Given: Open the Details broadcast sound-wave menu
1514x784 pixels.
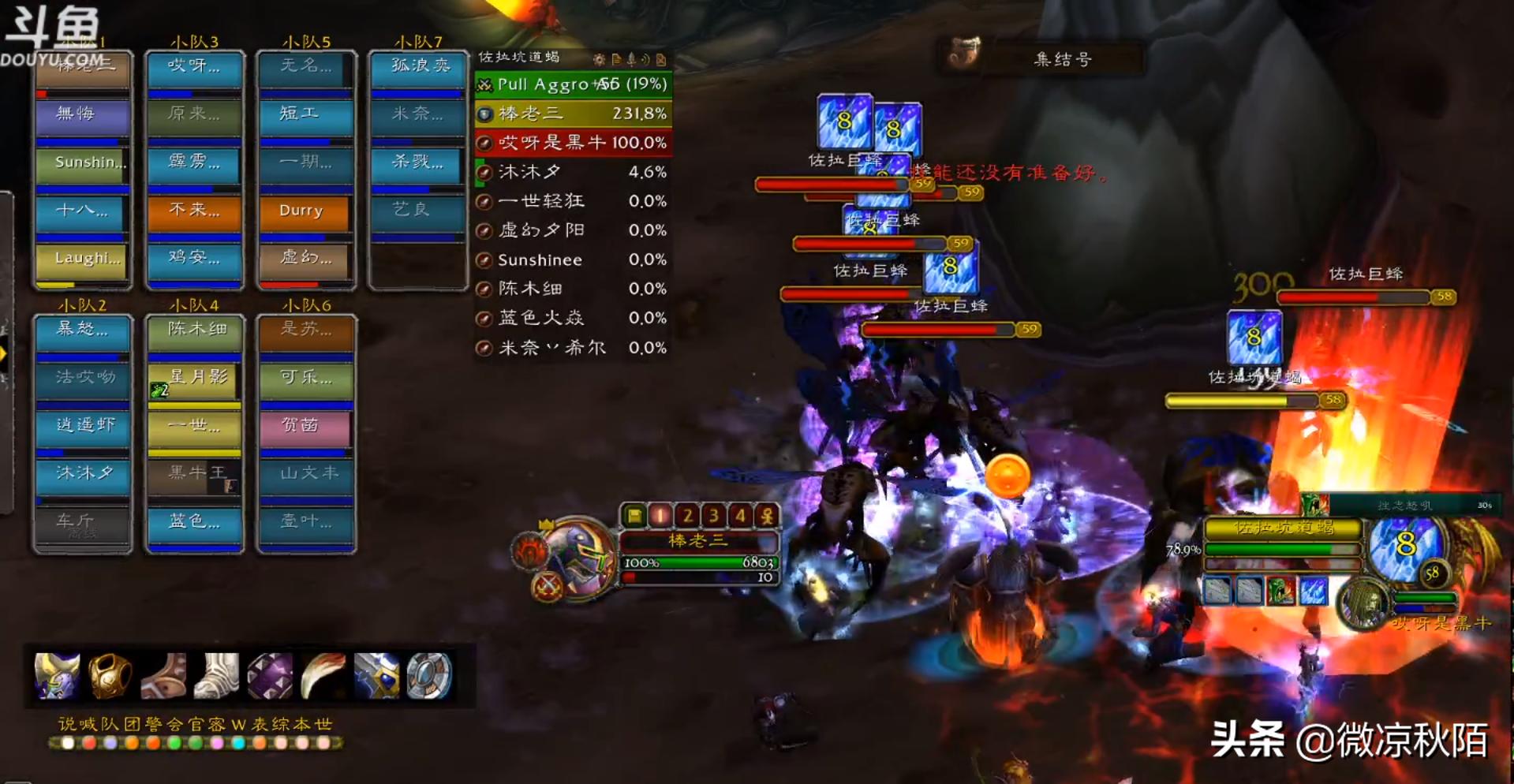Looking at the screenshot, I should [645, 58].
